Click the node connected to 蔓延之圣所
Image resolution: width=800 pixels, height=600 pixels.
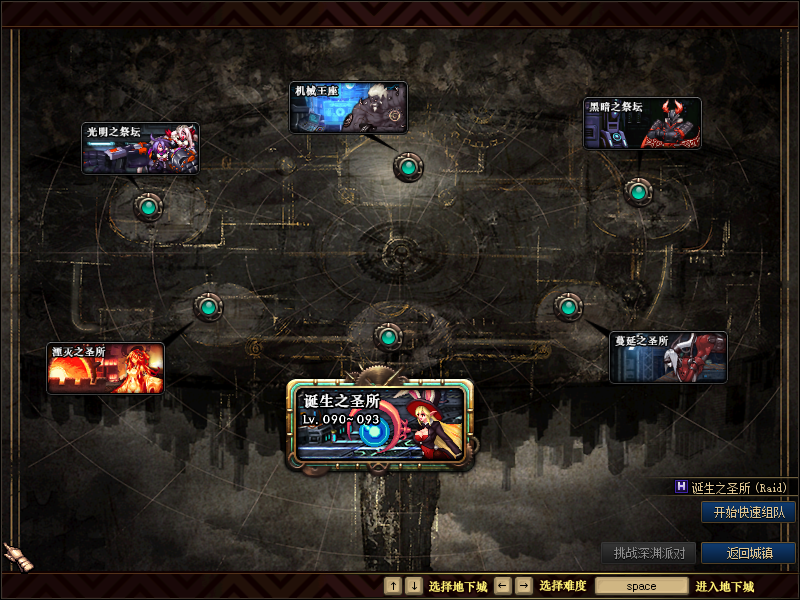[x=568, y=305]
